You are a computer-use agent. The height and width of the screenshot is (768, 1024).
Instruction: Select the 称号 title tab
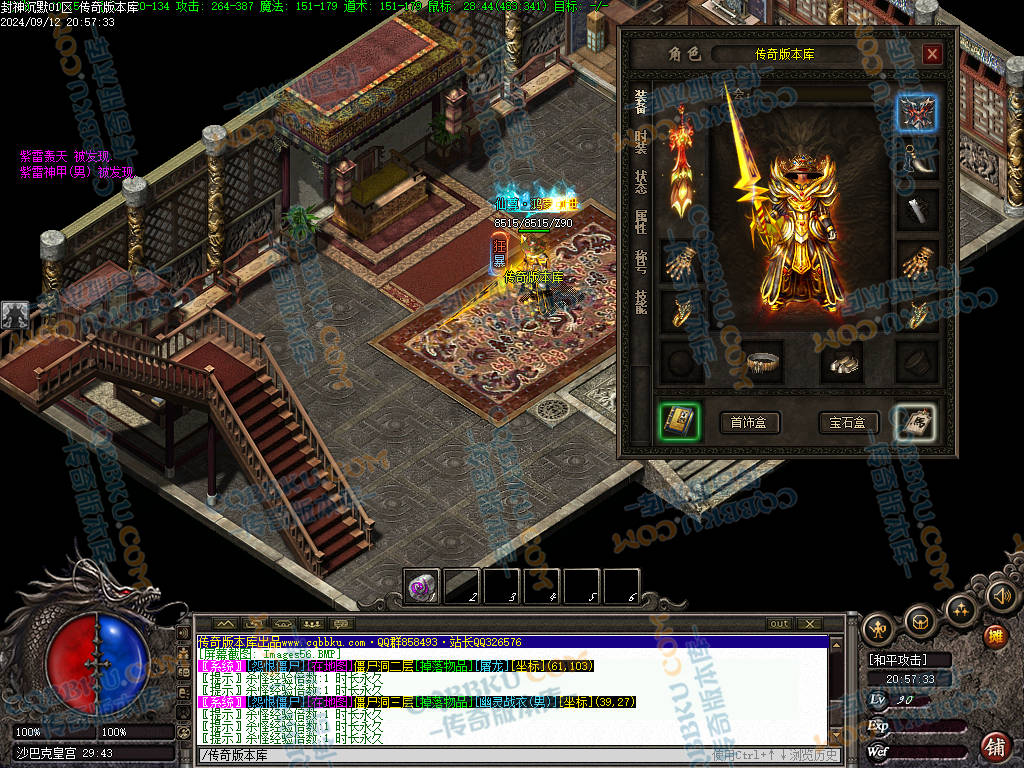click(x=641, y=261)
